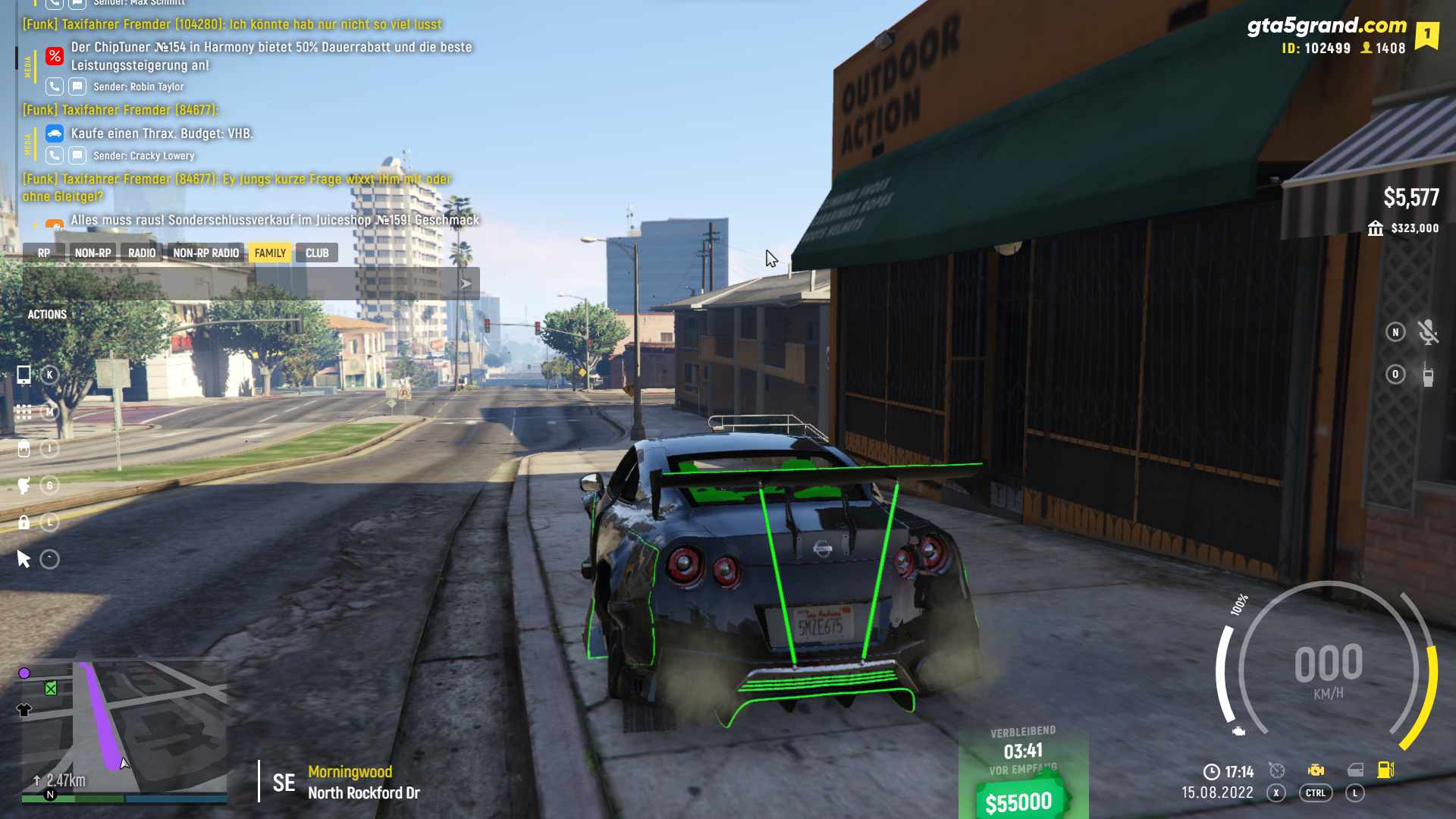Call ad sender Robin Taylor
Image resolution: width=1456 pixels, height=819 pixels.
click(55, 86)
